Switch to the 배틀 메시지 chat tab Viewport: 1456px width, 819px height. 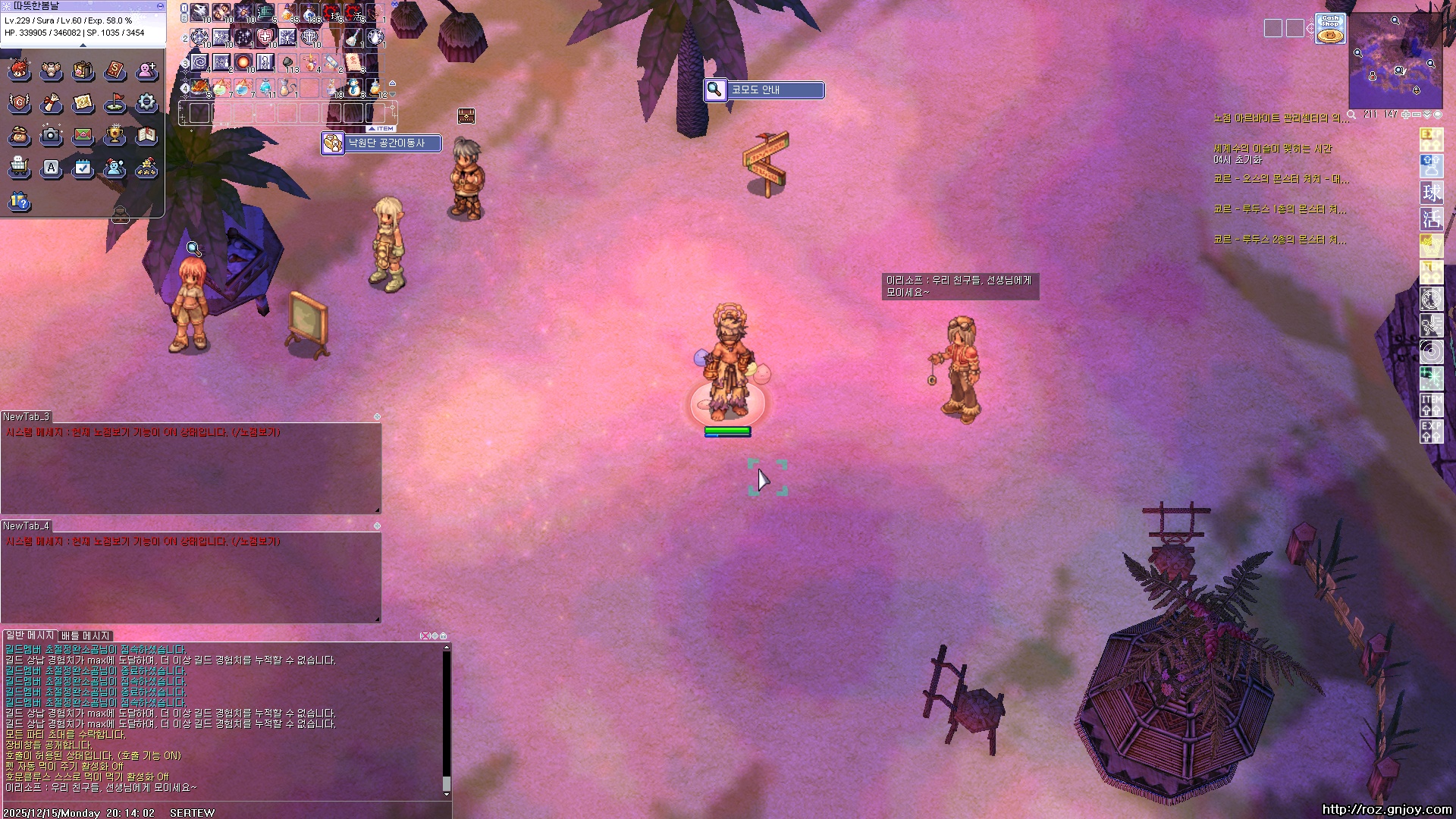coord(86,635)
